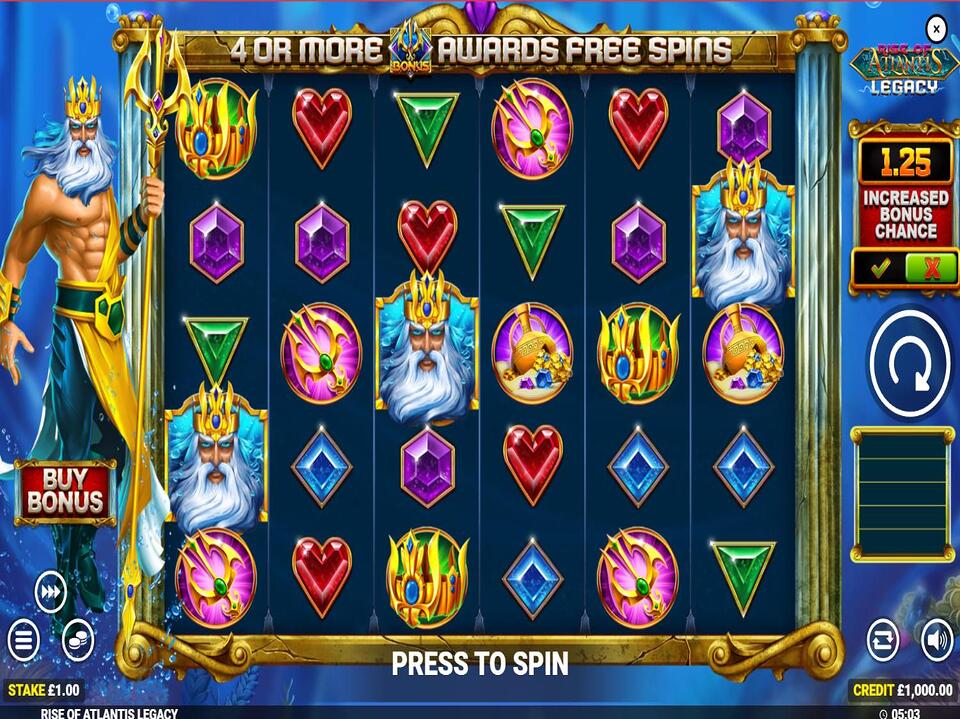
Task: Disable increased bonus chance with the red X
Action: point(930,268)
